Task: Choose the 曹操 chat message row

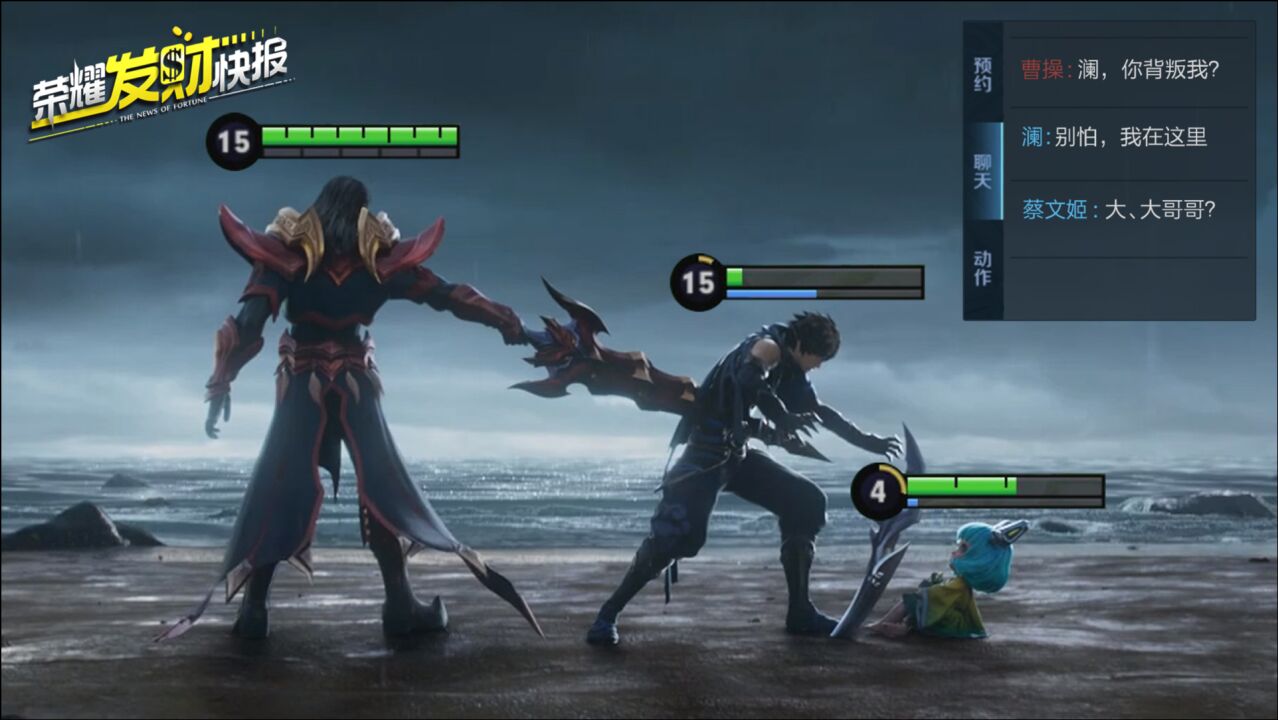Action: 1128,70
